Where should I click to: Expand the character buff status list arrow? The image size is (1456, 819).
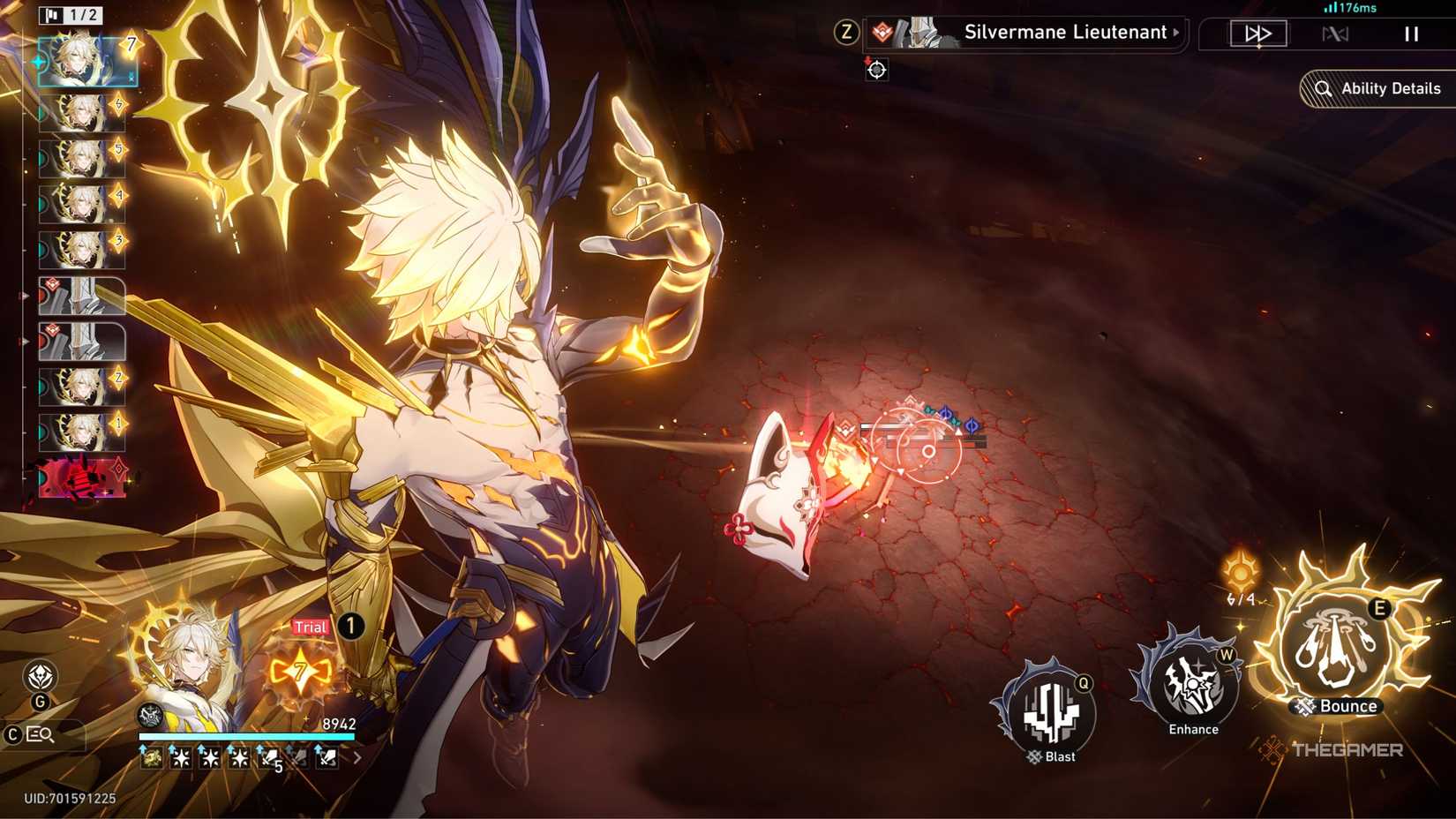(357, 757)
